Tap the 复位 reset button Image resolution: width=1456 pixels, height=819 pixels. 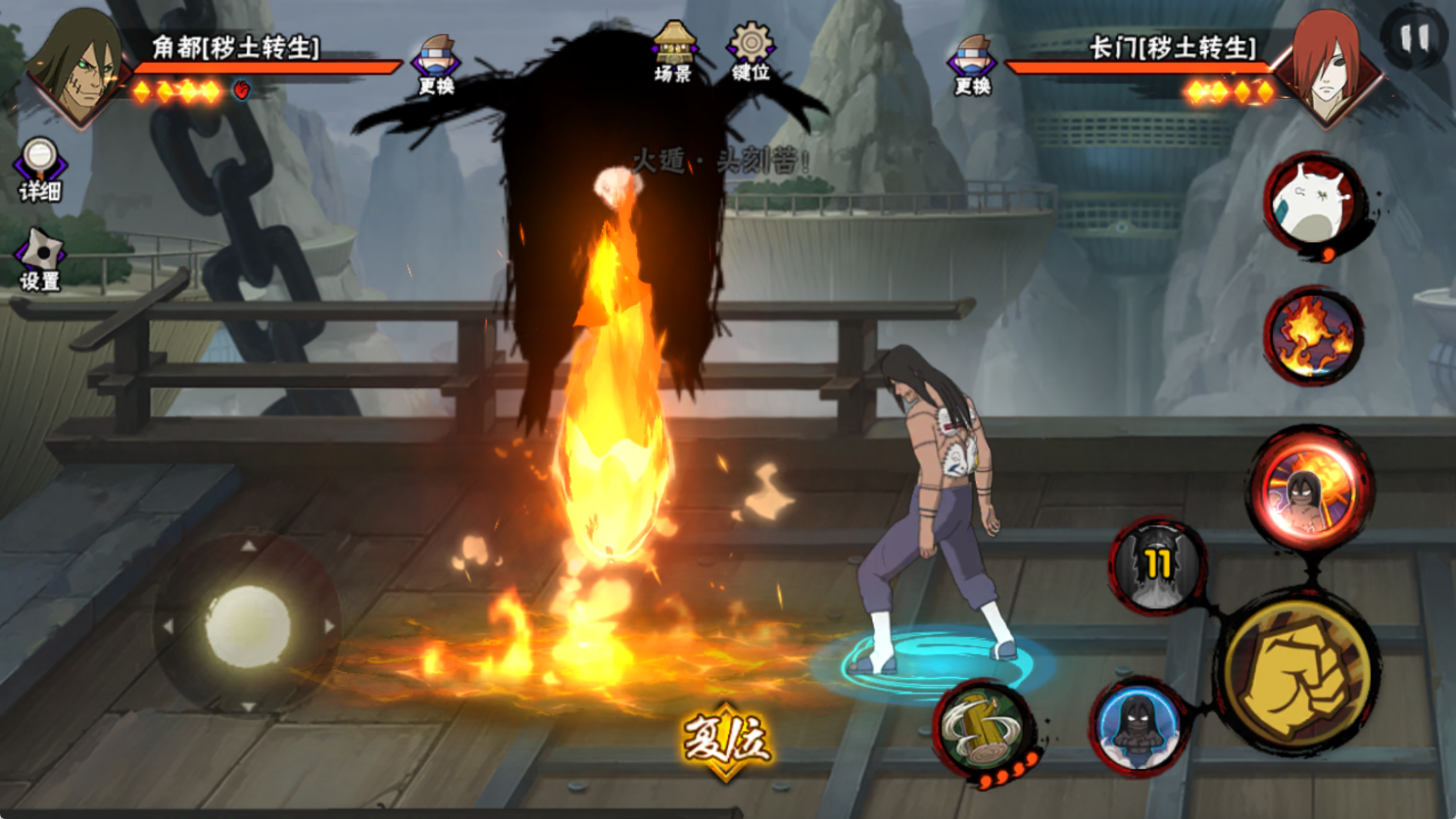point(726,741)
